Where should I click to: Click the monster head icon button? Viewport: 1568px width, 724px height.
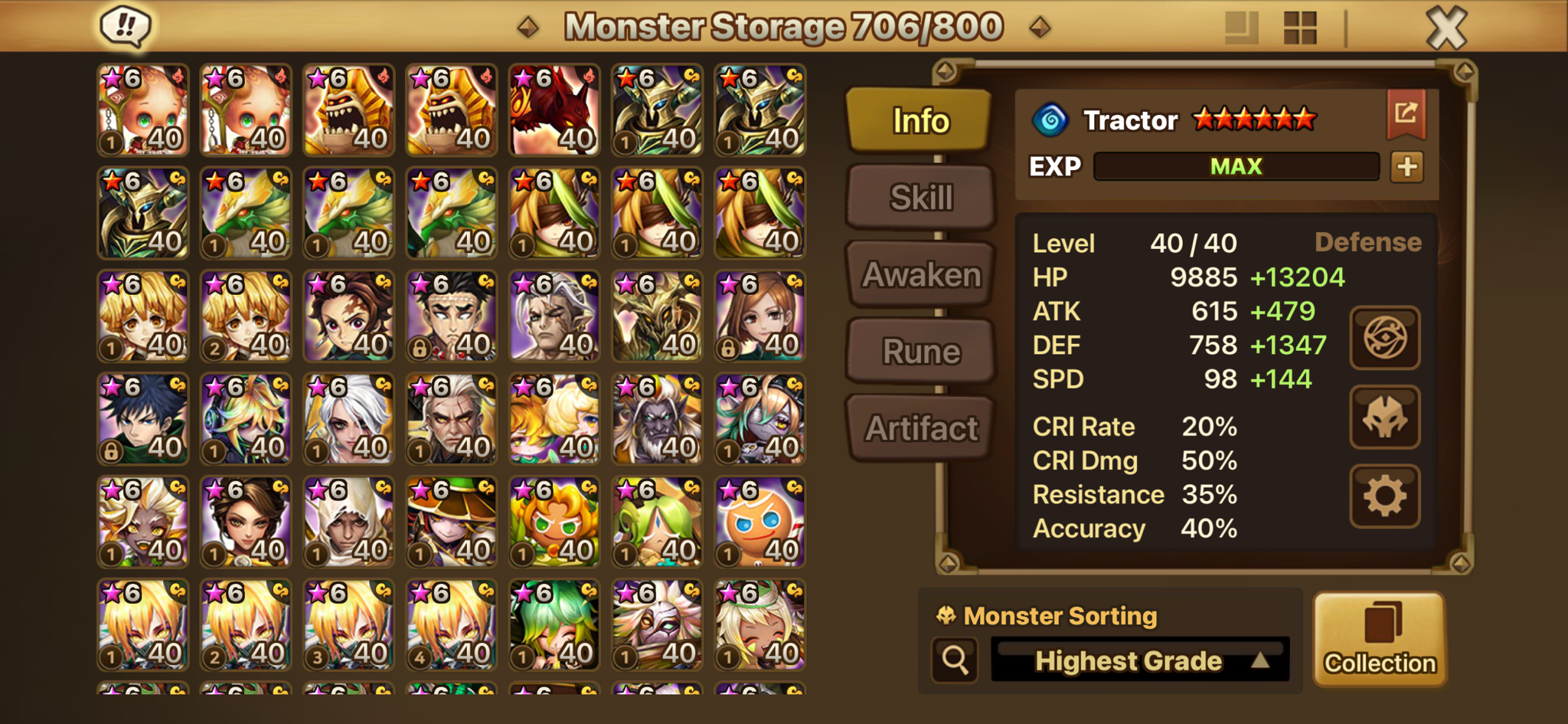click(1384, 418)
